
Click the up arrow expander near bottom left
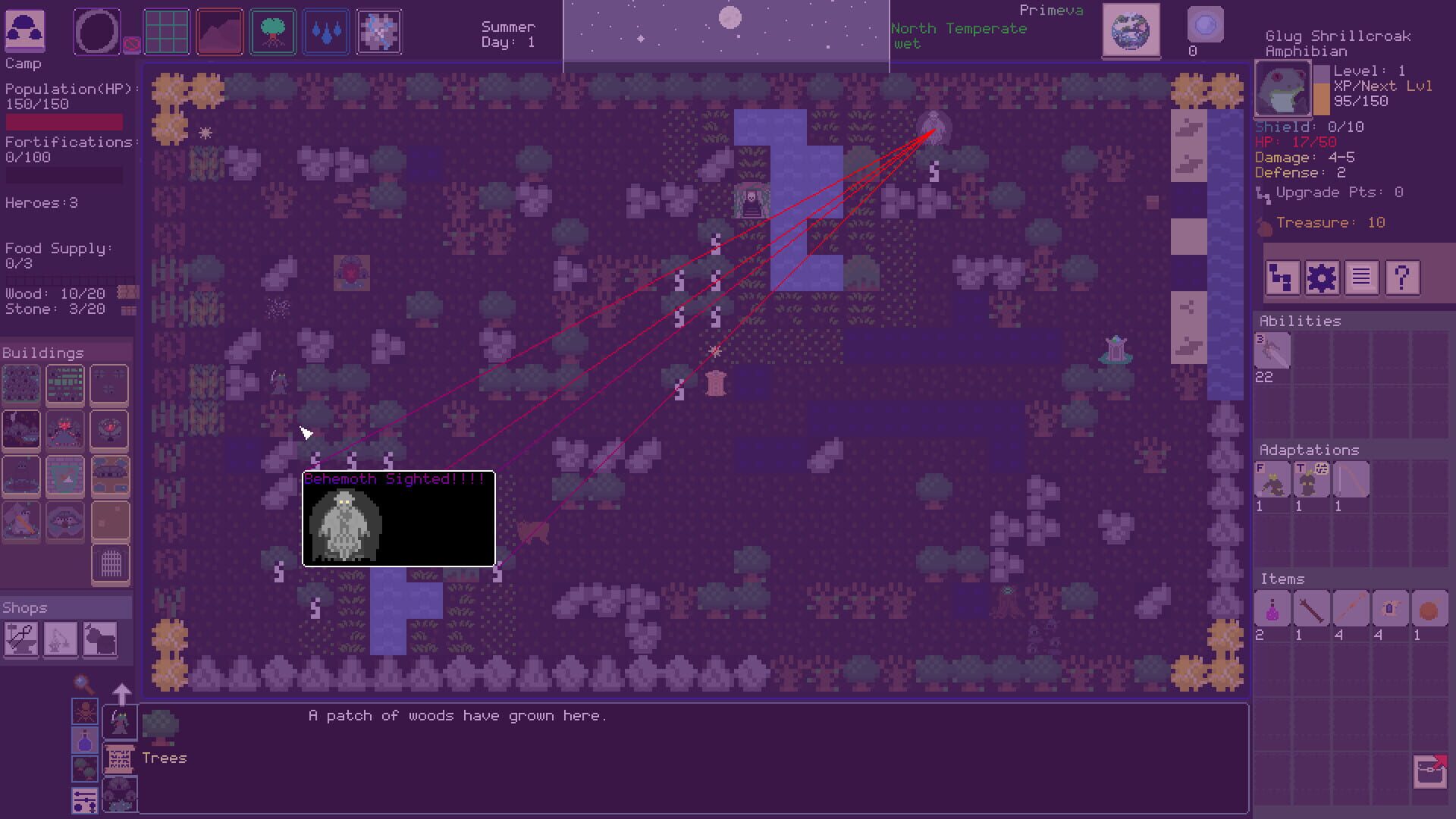point(122,692)
